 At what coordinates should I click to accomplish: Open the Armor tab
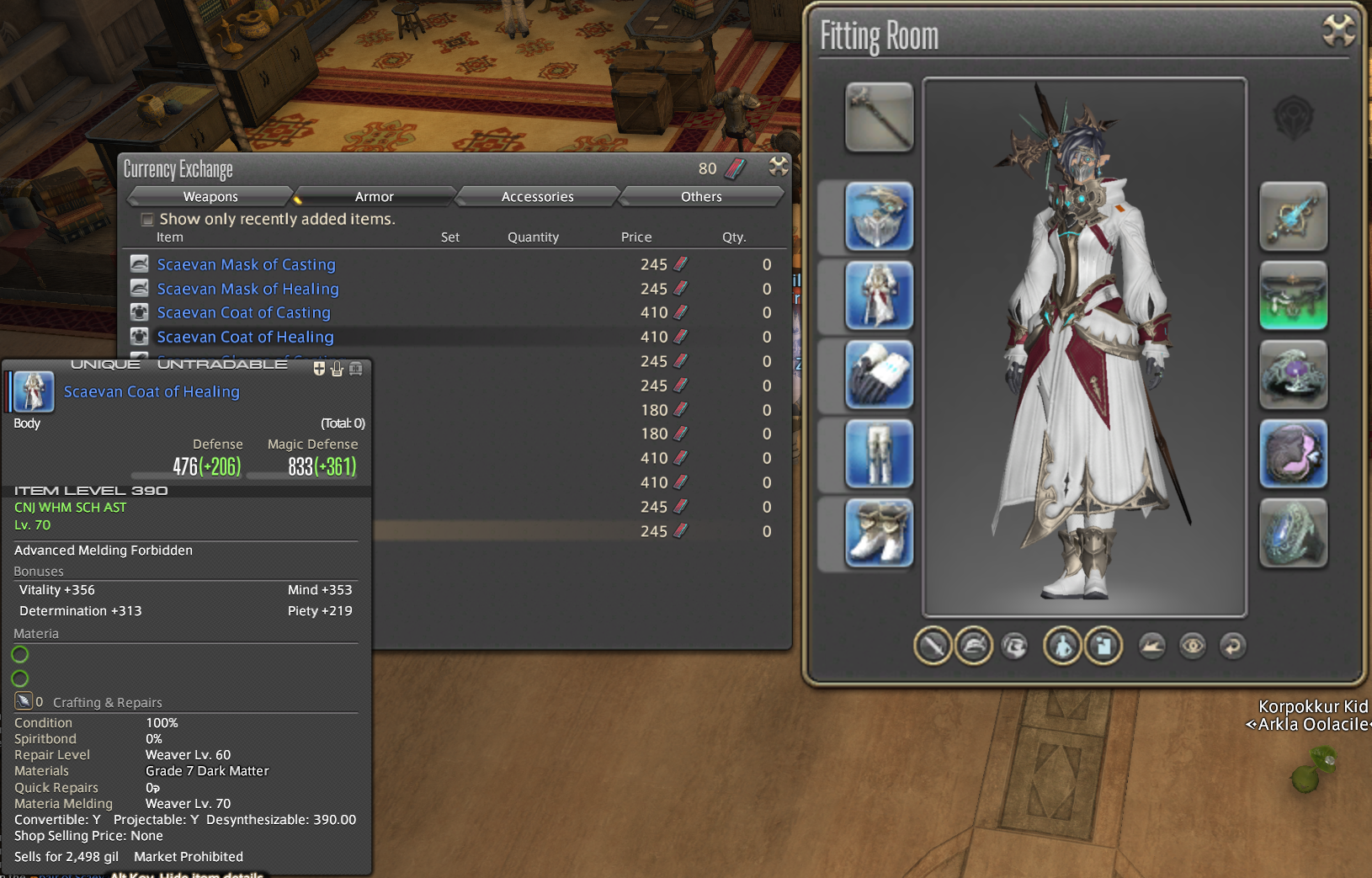pos(374,196)
